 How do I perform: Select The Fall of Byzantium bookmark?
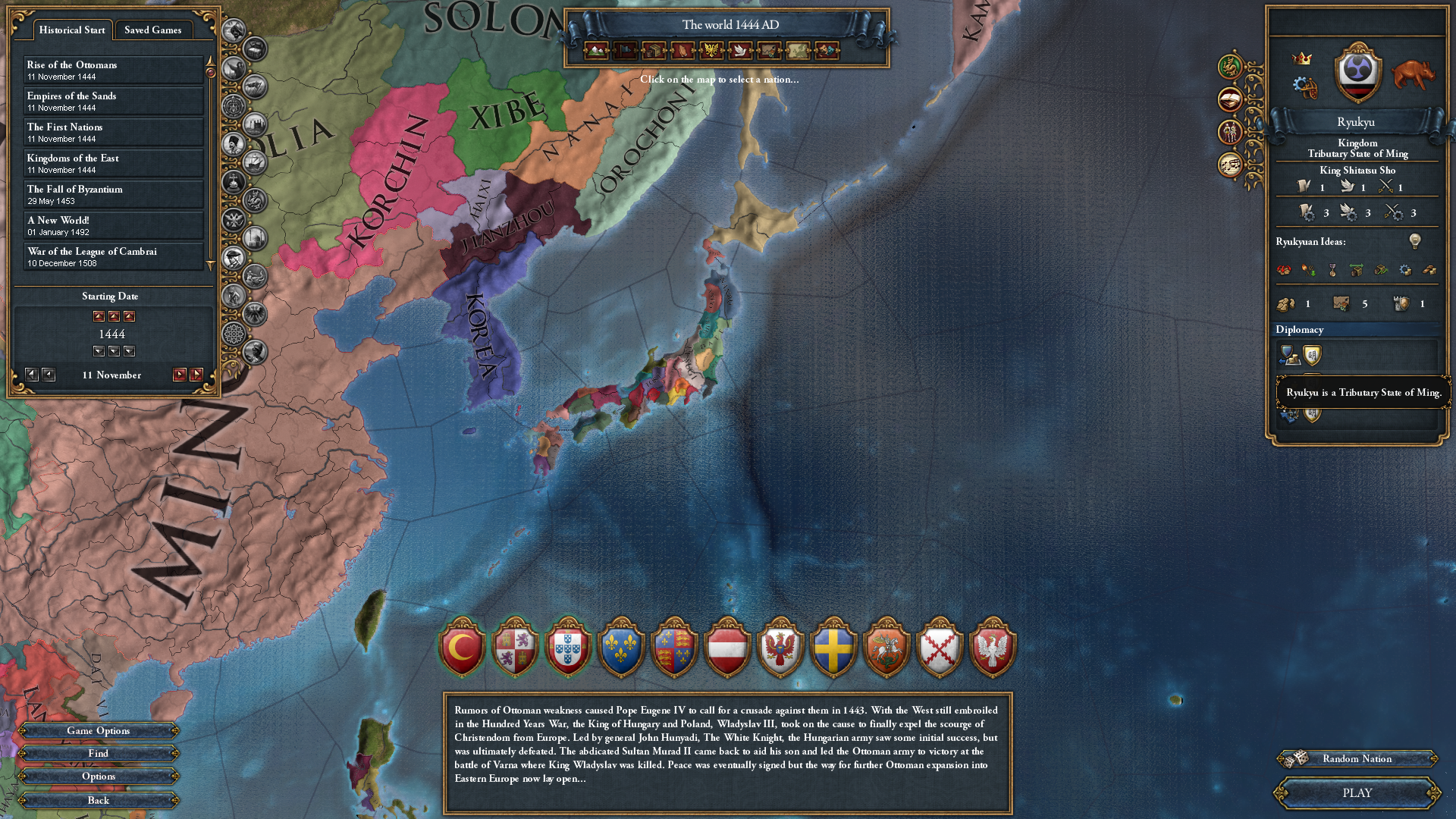click(x=76, y=194)
